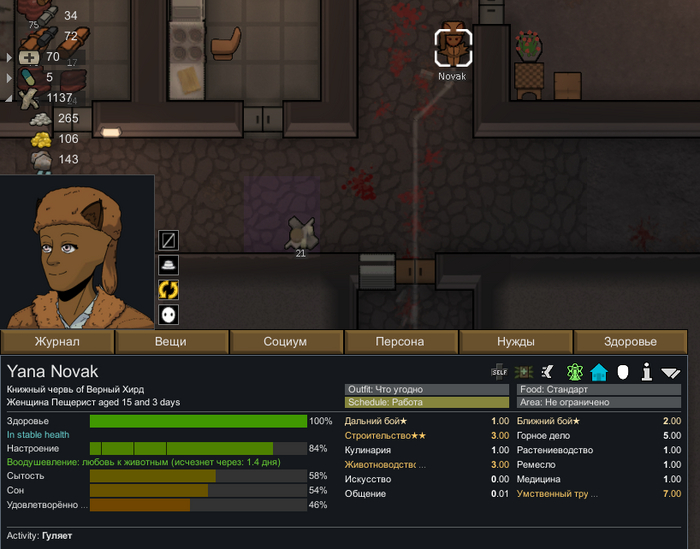Click the yellow rotate arrows portrait button

click(169, 290)
